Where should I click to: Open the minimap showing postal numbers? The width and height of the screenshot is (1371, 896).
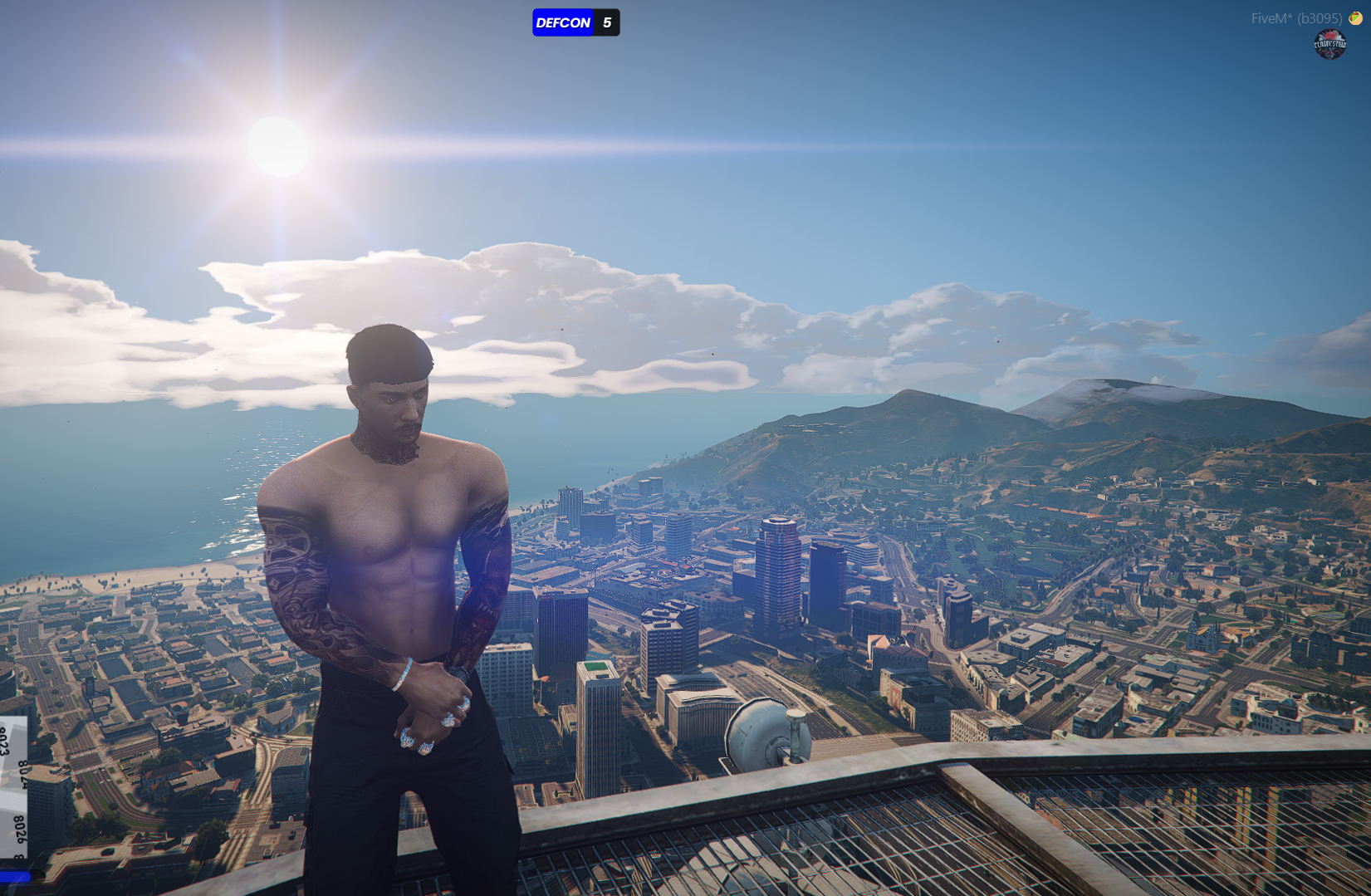(13, 789)
